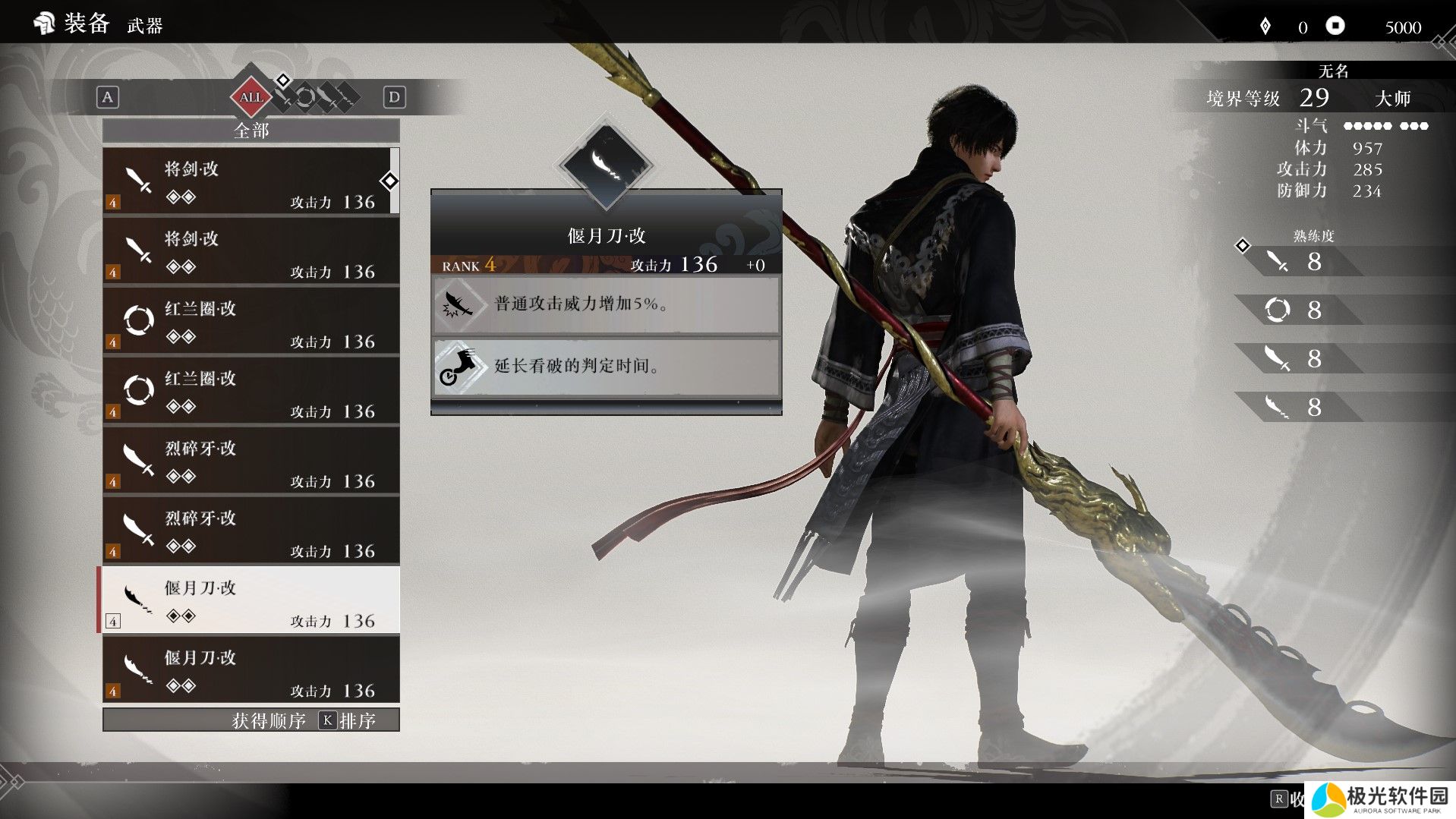
Task: Switch to the curved saber category tab
Action: 326,97
